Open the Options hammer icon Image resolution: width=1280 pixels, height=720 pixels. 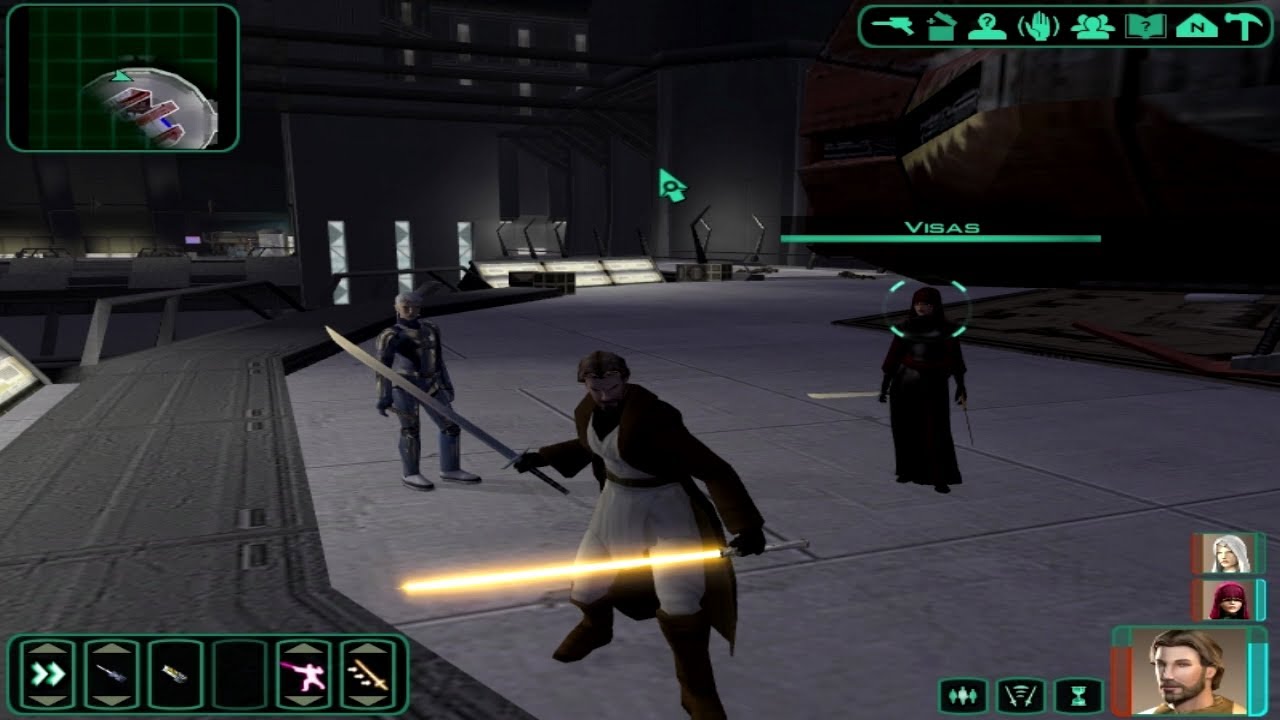pos(1245,28)
